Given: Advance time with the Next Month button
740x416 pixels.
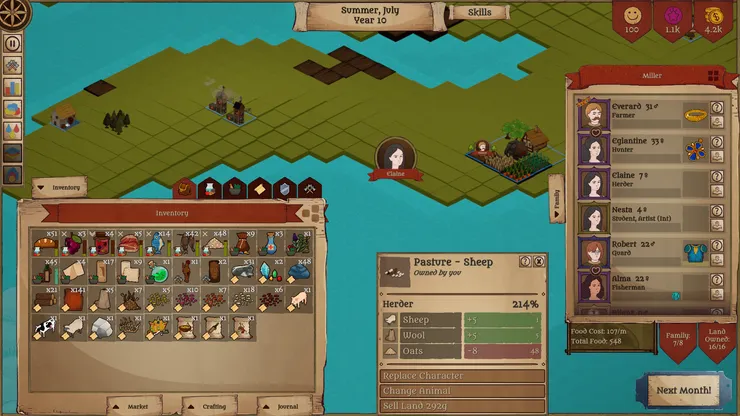Looking at the screenshot, I should tap(685, 389).
